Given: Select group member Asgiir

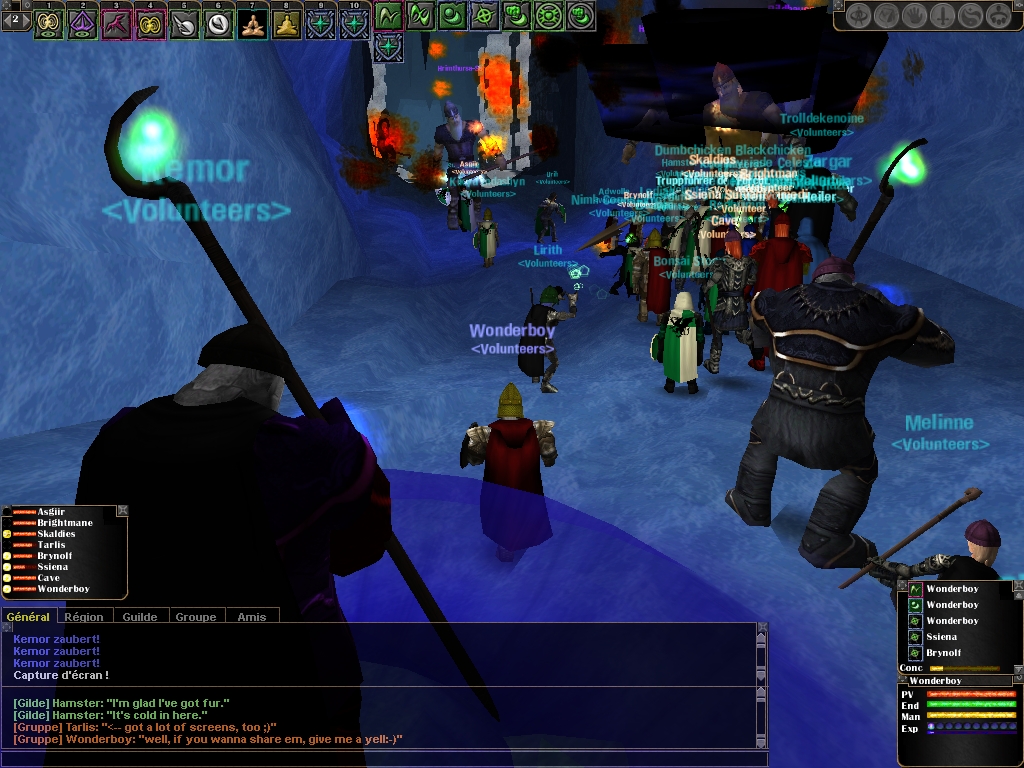Looking at the screenshot, I should tap(51, 512).
